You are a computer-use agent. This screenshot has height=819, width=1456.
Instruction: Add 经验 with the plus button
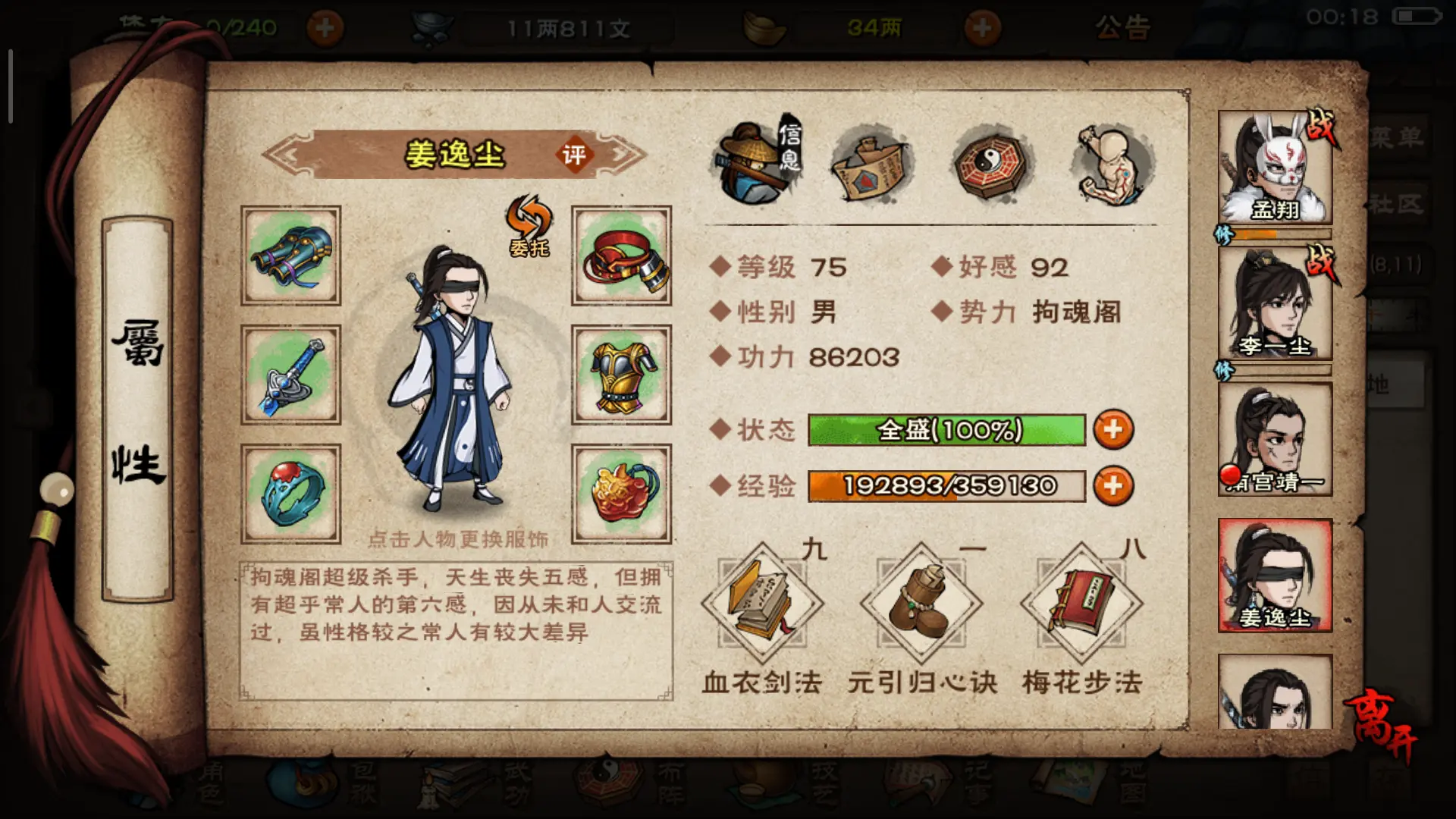pyautogui.click(x=1113, y=486)
